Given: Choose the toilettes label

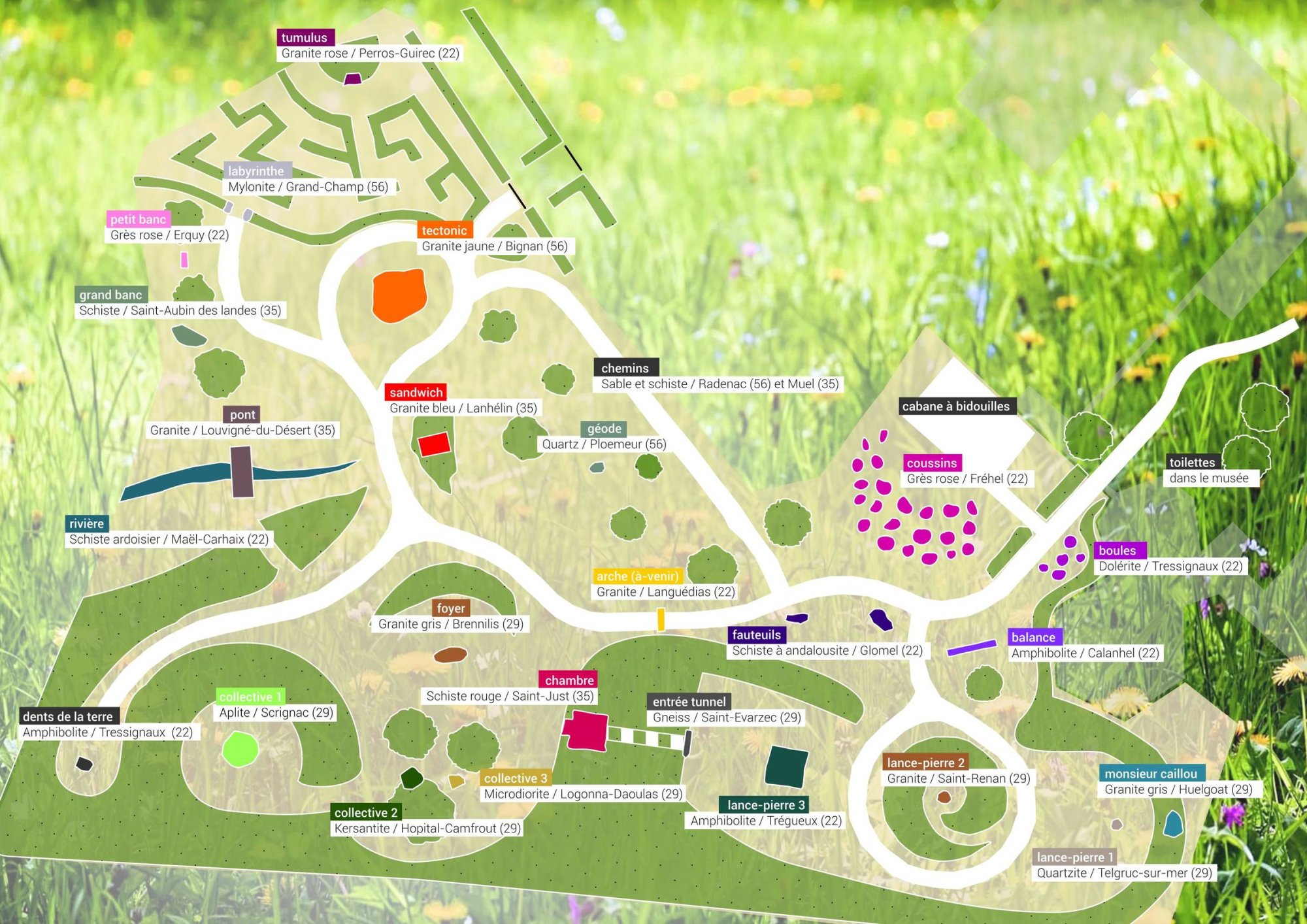Looking at the screenshot, I should [x=1192, y=463].
